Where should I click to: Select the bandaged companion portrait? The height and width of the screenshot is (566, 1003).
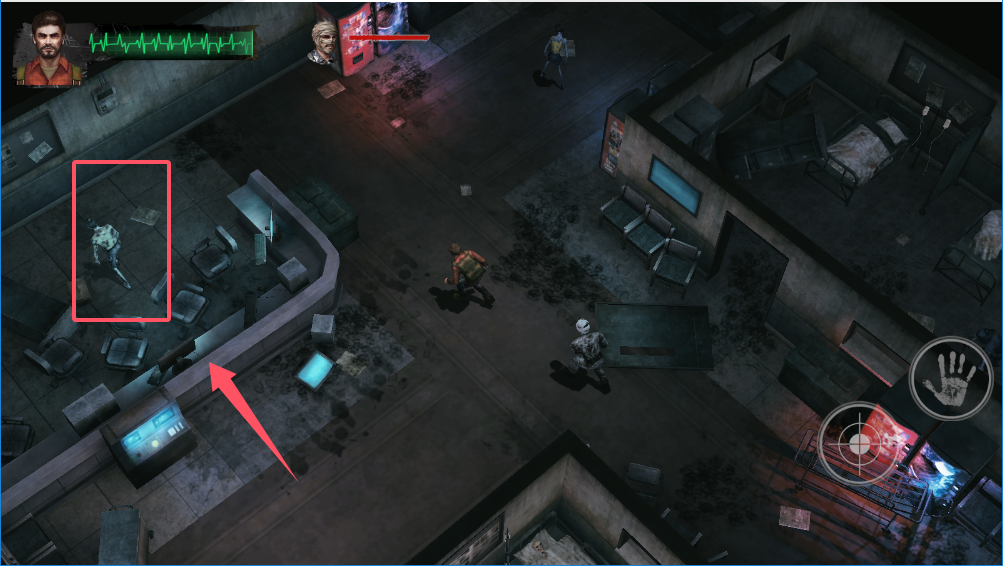[x=326, y=43]
